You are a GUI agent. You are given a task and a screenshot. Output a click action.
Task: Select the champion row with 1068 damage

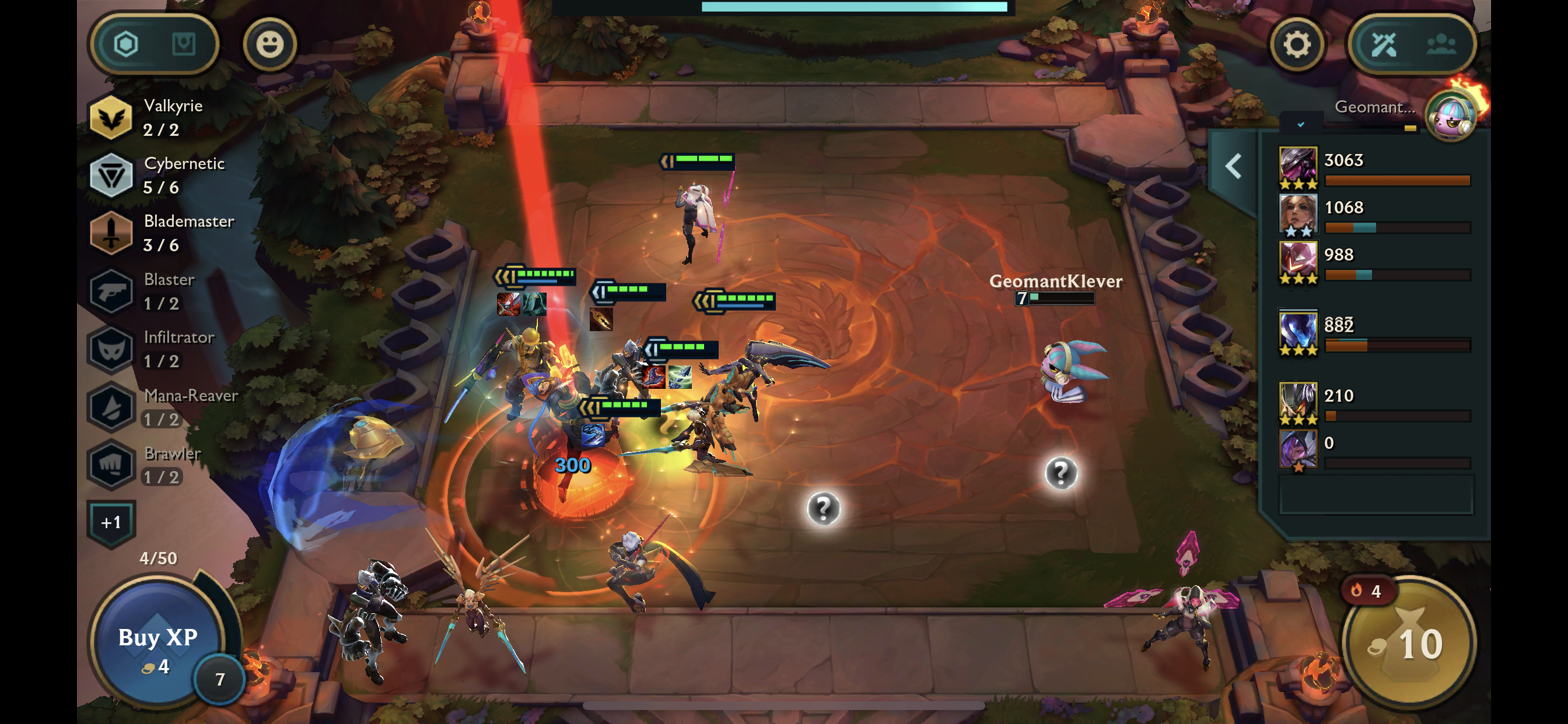(x=1374, y=215)
